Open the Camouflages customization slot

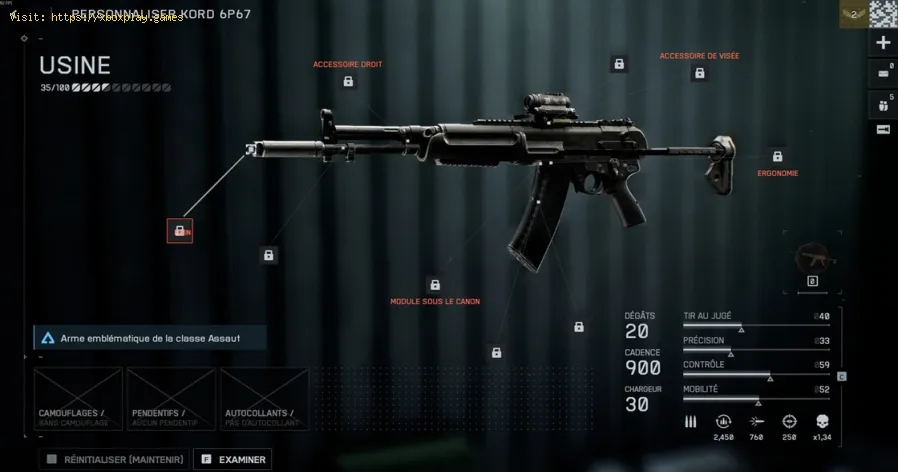(78, 399)
